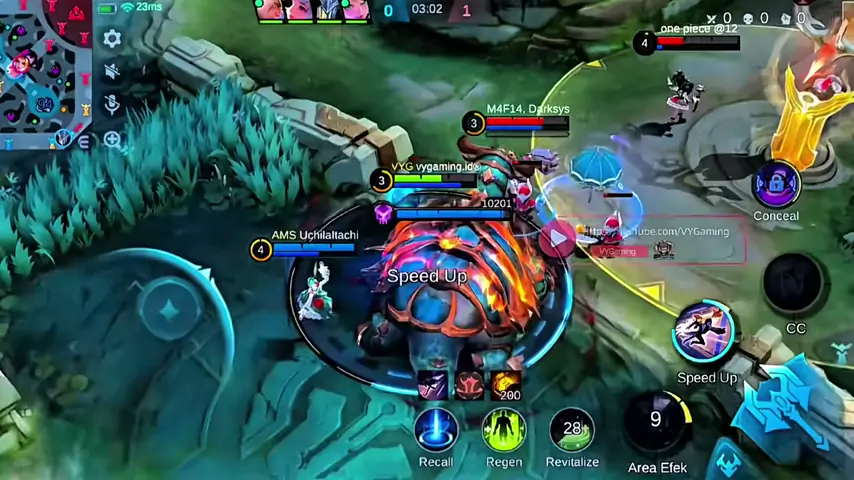Open the settings gear icon

tap(112, 39)
